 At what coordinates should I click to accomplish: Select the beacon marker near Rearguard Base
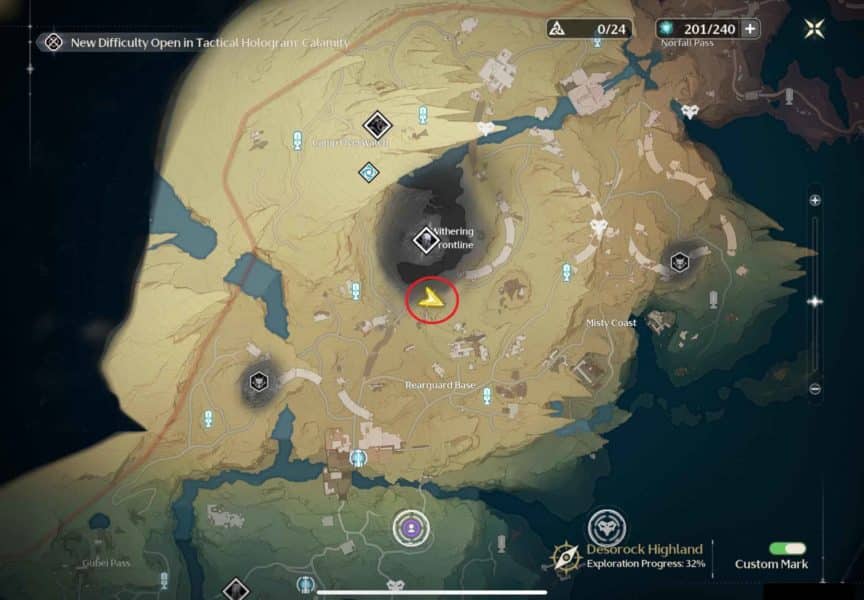click(x=487, y=395)
